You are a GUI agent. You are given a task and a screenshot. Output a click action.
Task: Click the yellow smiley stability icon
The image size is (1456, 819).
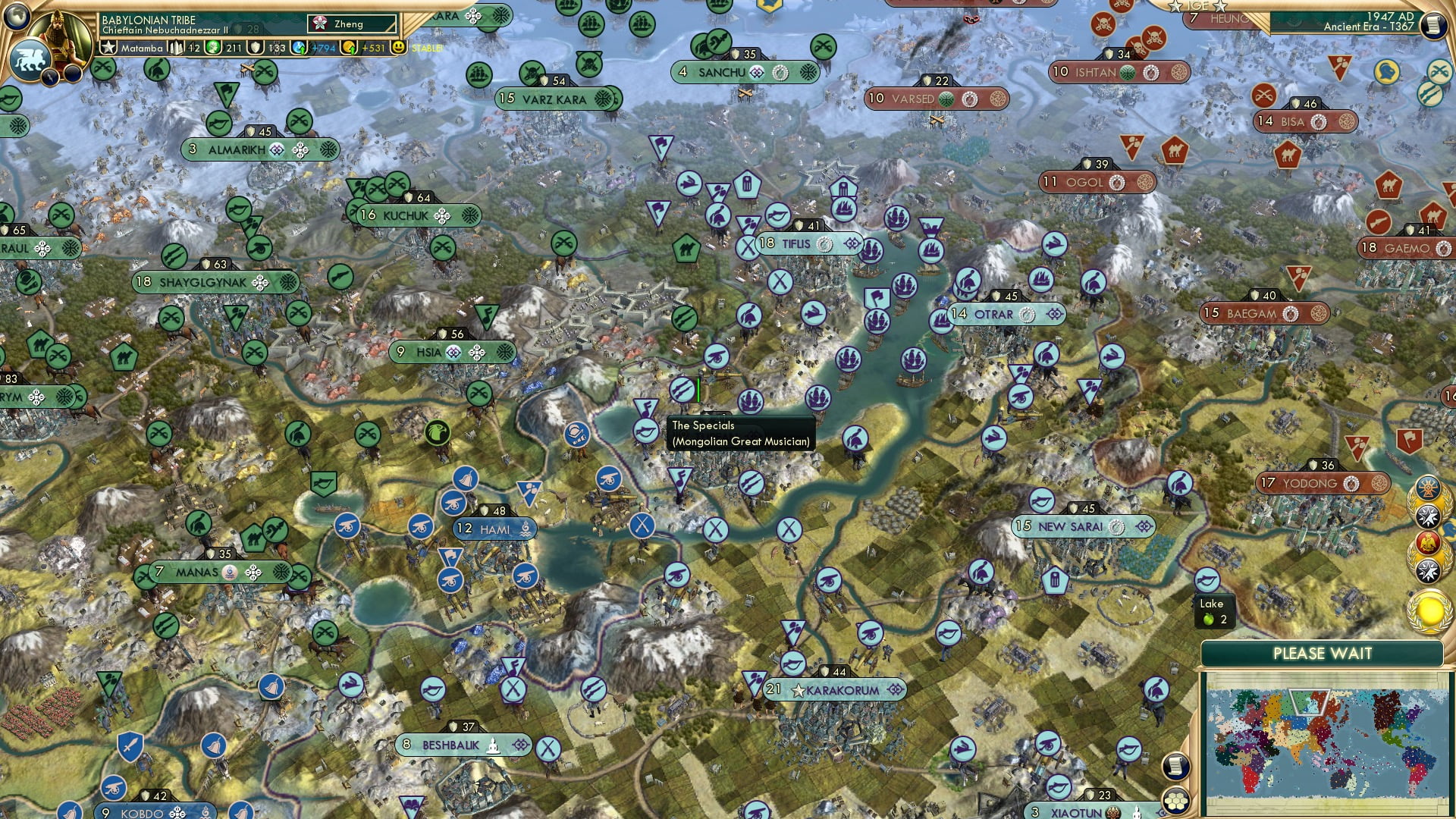tap(399, 47)
